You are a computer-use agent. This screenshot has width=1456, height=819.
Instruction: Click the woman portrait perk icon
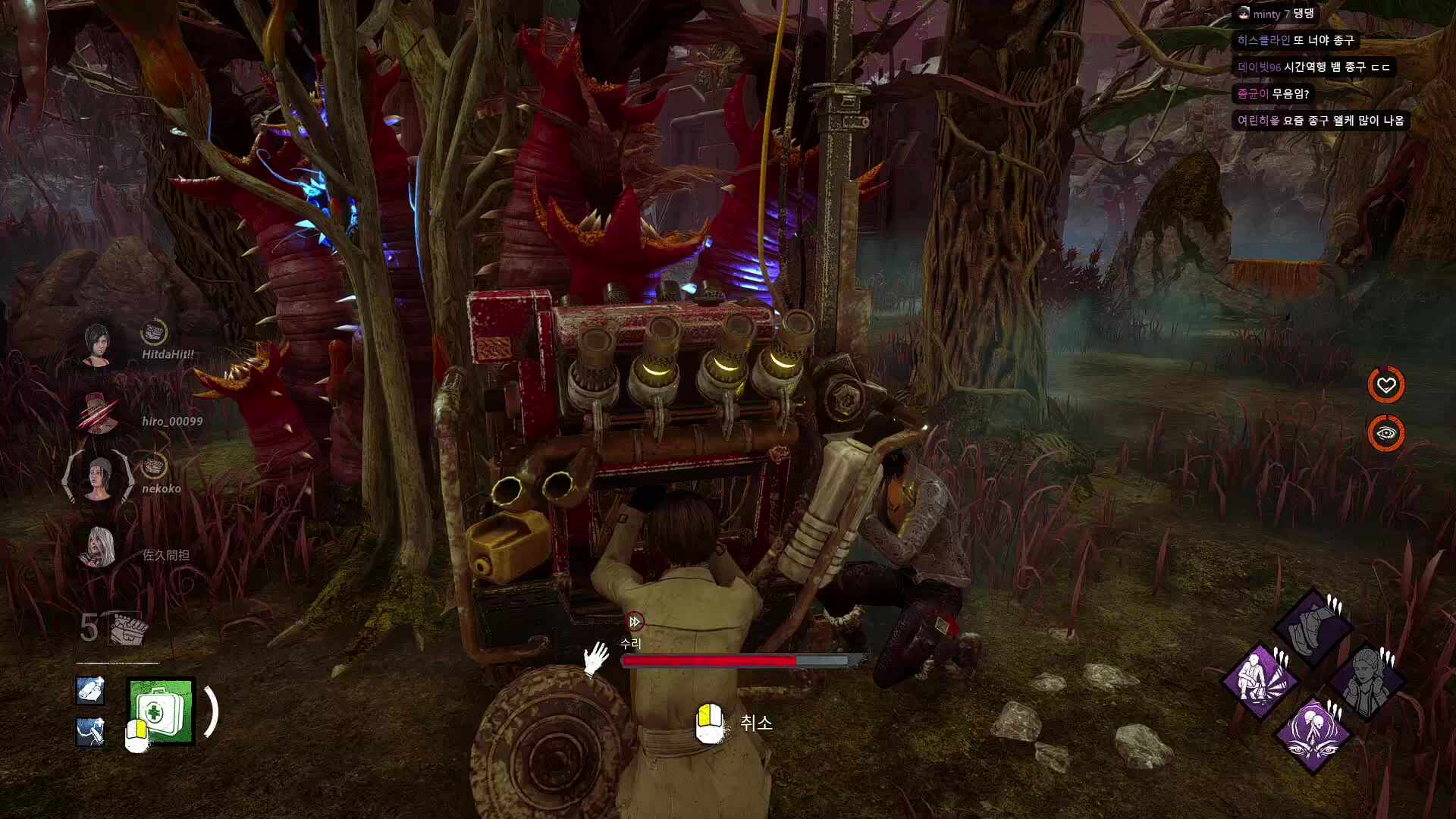[1366, 680]
